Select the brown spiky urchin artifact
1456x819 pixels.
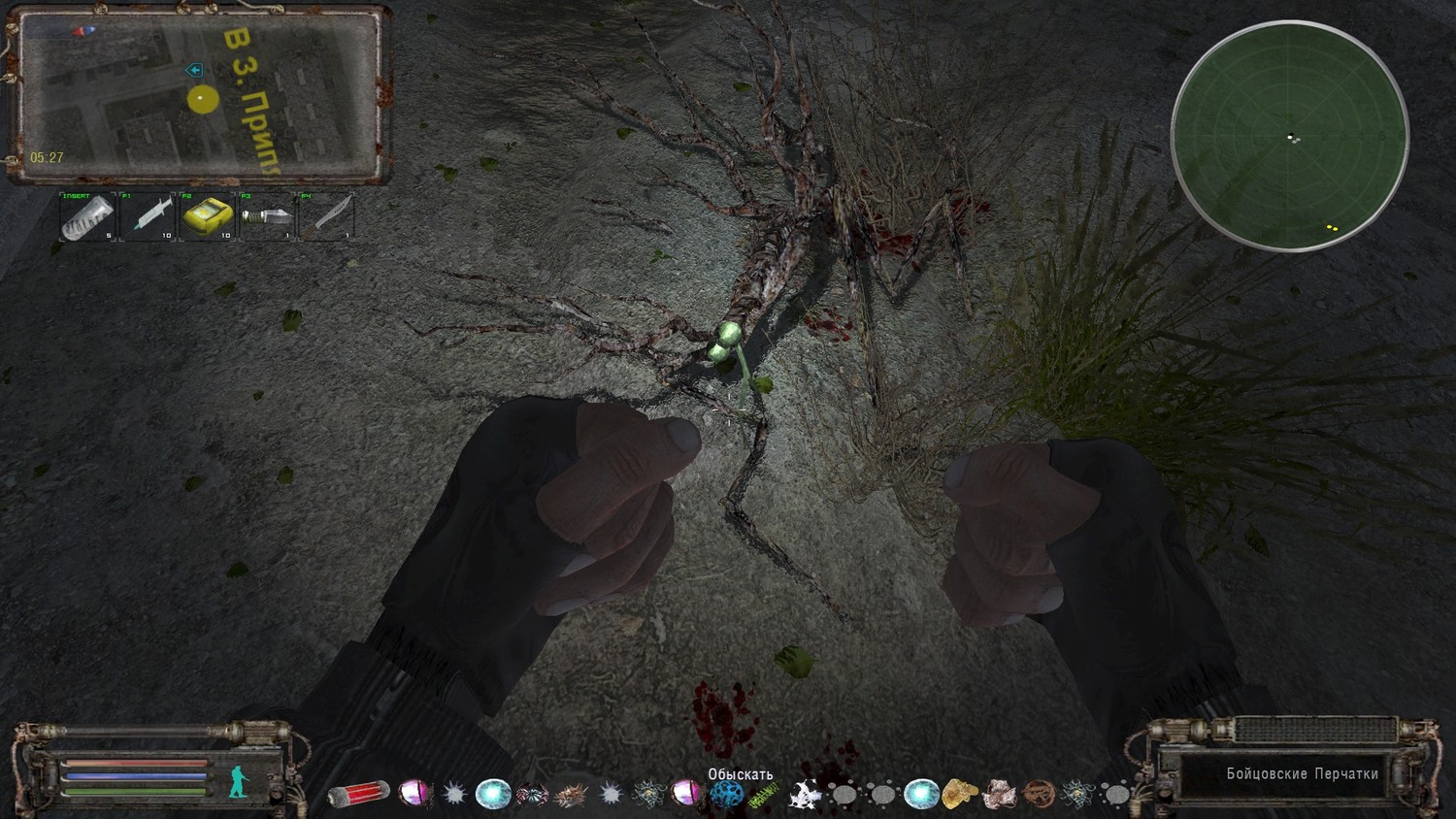click(x=571, y=795)
